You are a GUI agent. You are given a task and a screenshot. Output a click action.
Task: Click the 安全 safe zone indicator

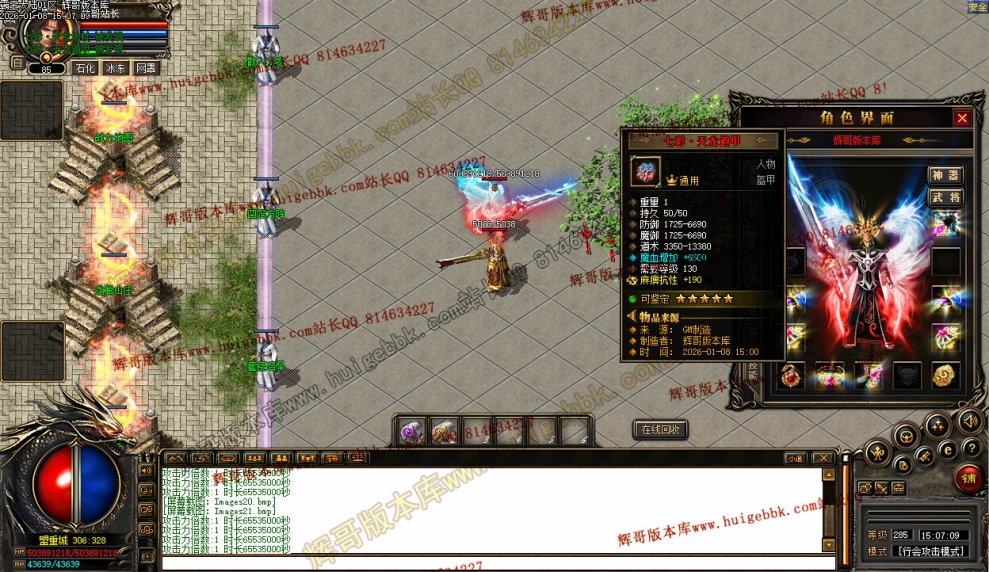click(x=977, y=7)
